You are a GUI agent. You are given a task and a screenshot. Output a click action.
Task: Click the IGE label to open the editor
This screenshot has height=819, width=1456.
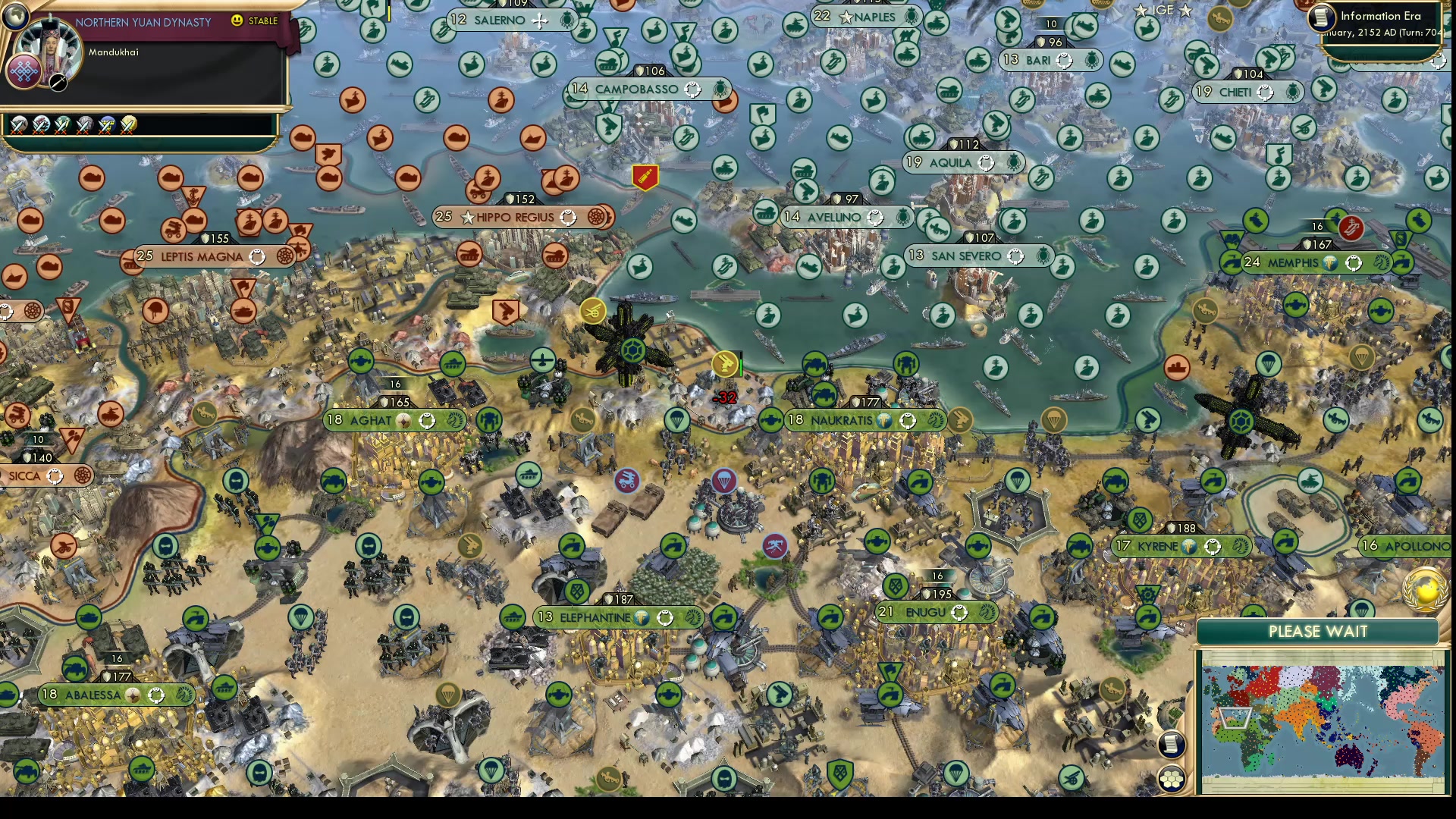pos(1163,10)
